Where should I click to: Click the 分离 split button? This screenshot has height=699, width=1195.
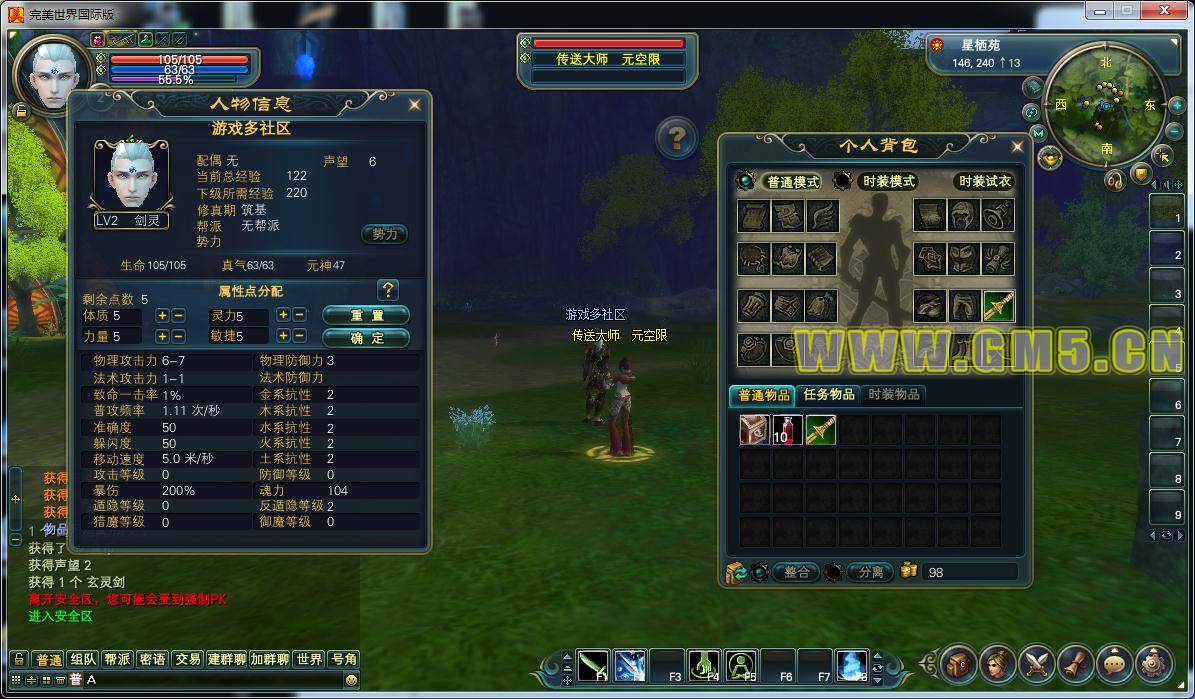(x=869, y=573)
